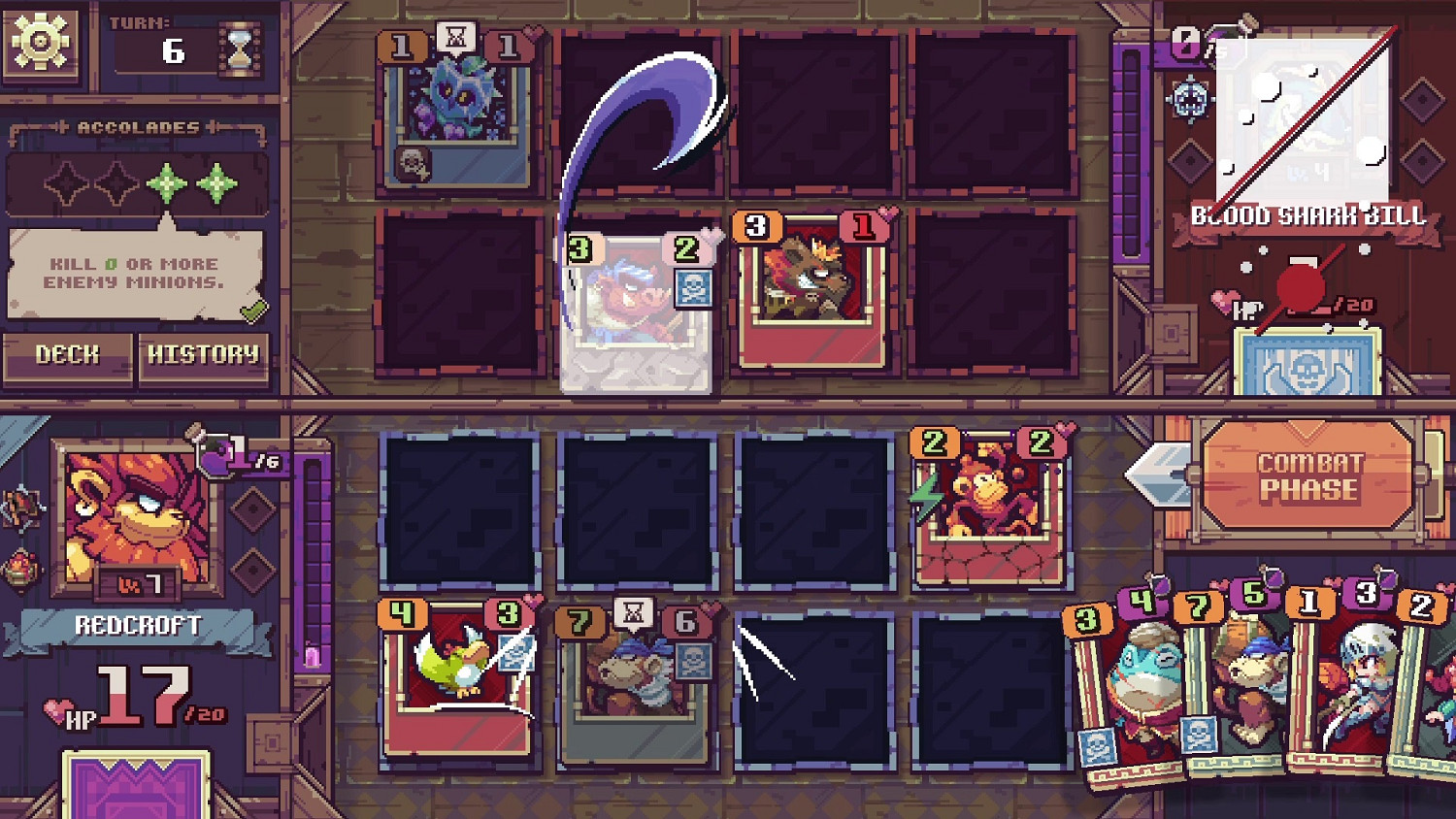
Task: Switch to the Deck tab
Action: click(x=66, y=355)
